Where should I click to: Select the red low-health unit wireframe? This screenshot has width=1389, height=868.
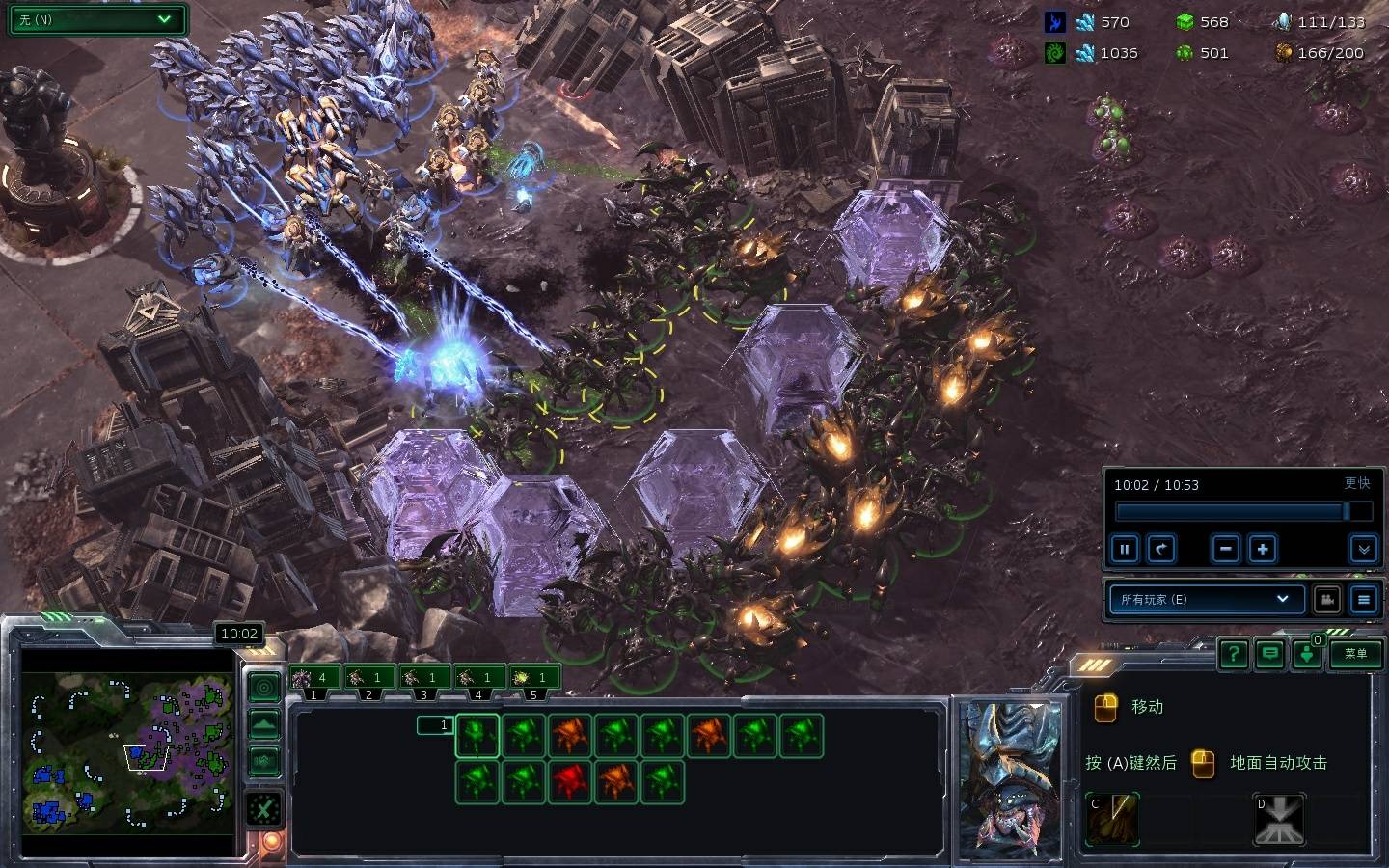(570, 781)
